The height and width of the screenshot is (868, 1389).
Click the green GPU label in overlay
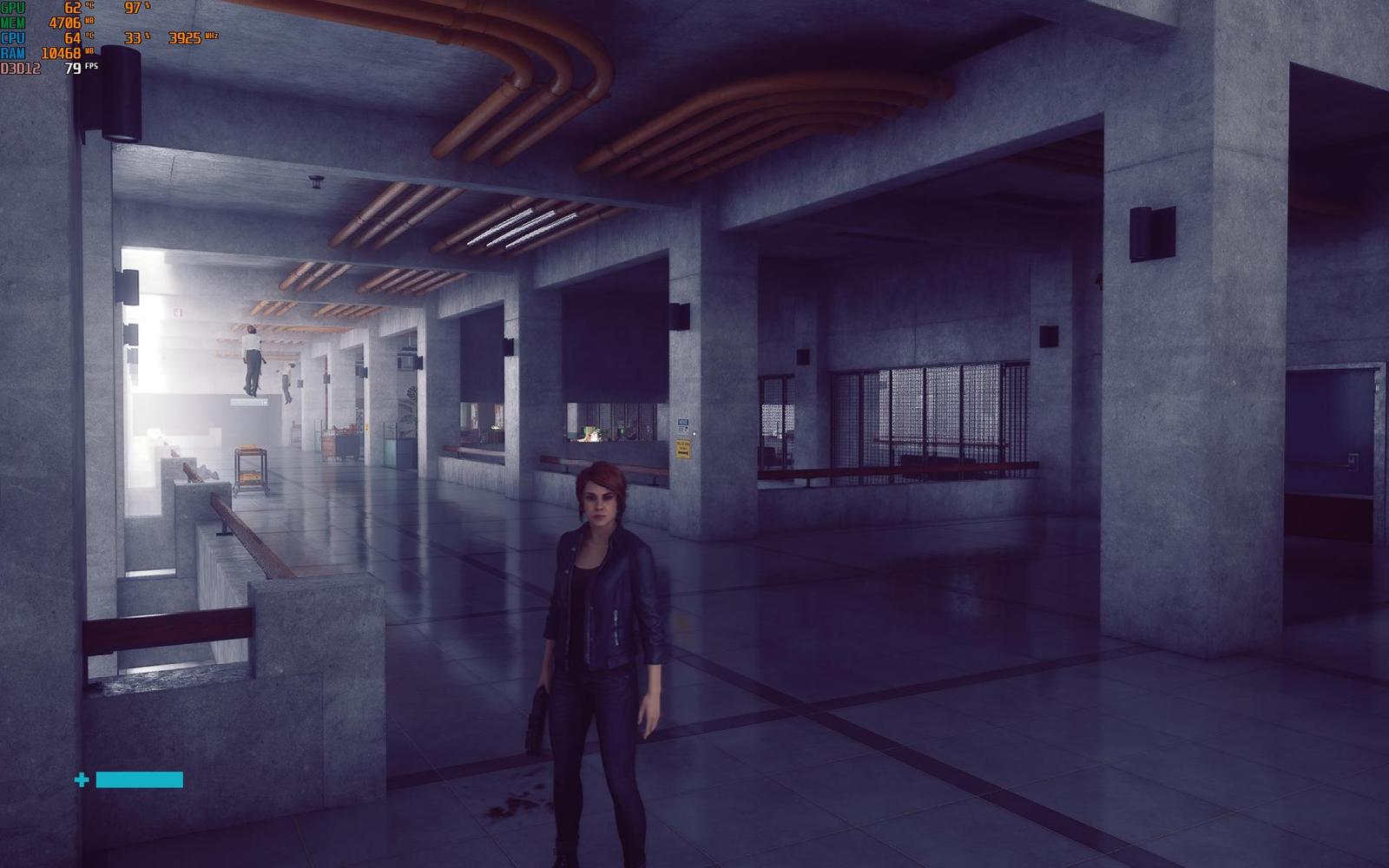pos(12,8)
